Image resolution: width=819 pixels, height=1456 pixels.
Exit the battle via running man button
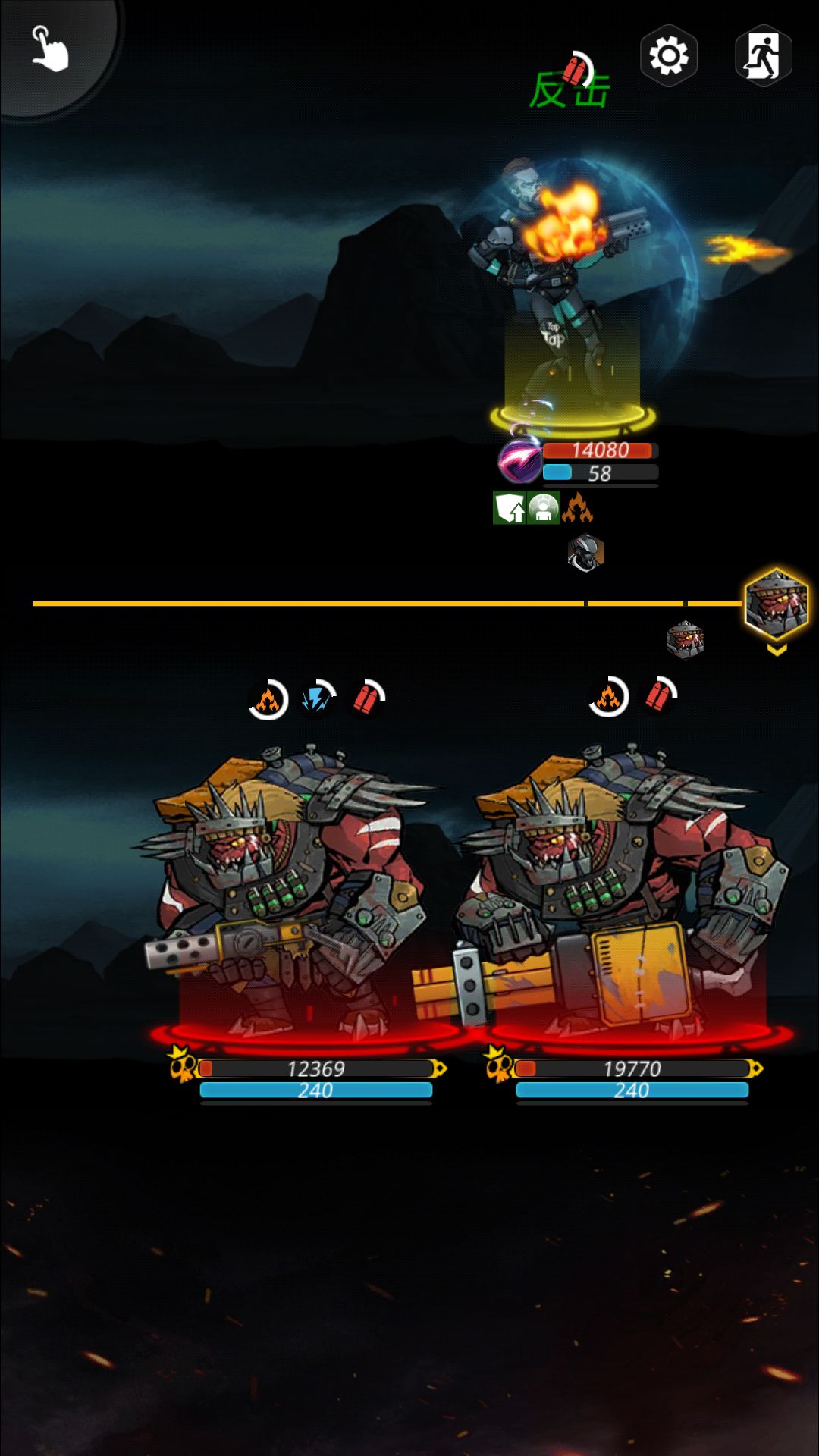763,55
